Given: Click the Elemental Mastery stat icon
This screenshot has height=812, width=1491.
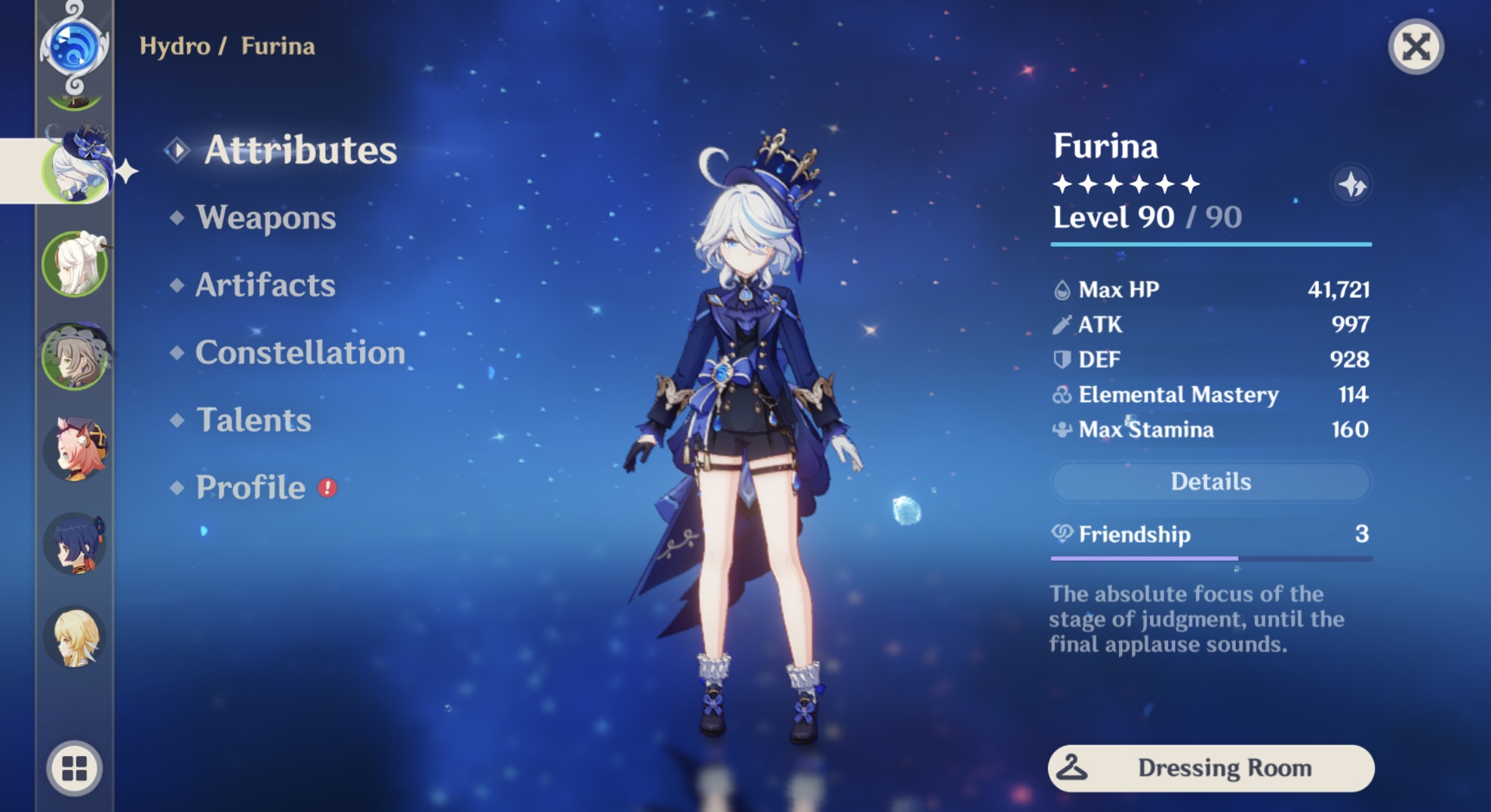Looking at the screenshot, I should point(1063,395).
